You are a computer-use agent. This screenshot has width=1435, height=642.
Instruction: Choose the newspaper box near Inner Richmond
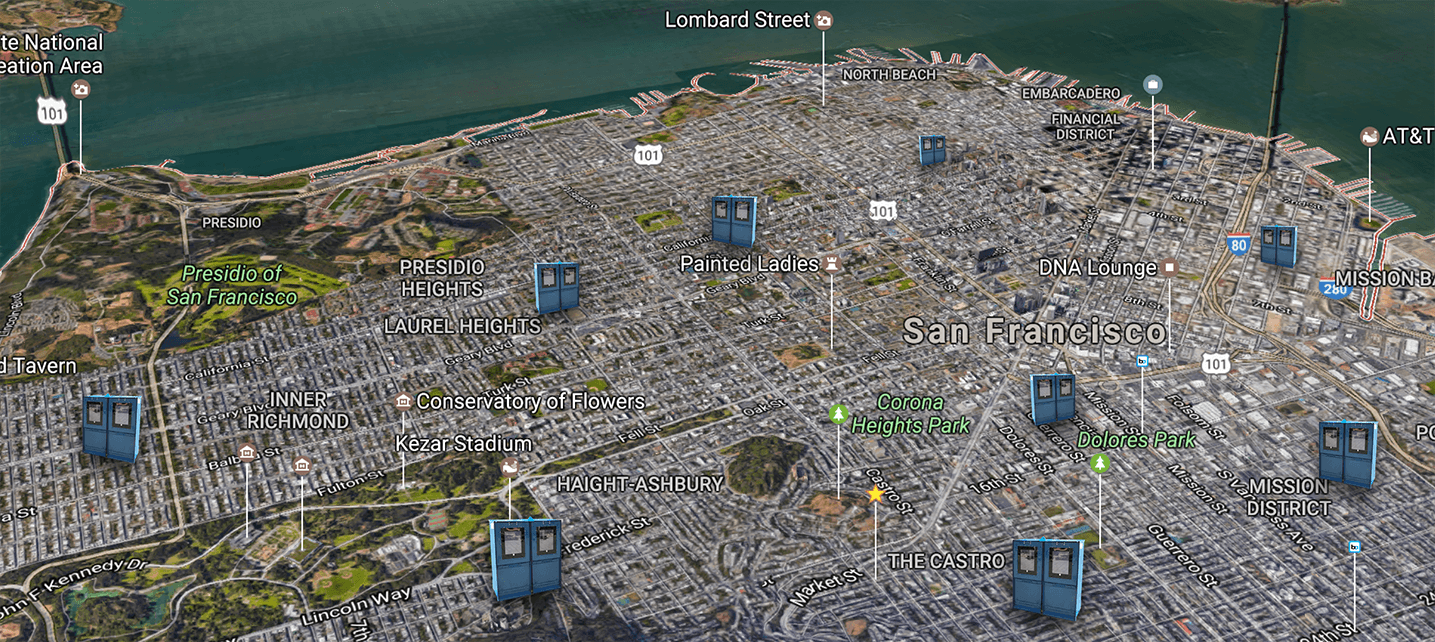(x=111, y=427)
